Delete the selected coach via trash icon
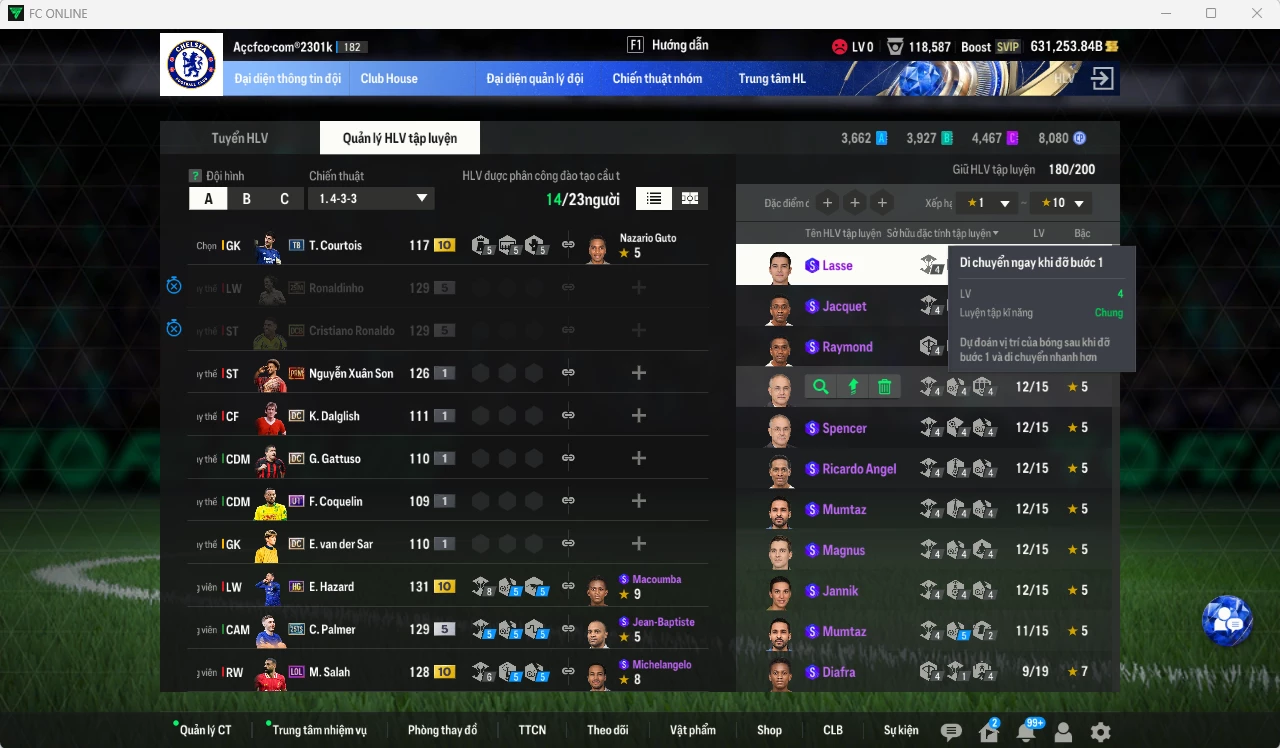Image resolution: width=1280 pixels, height=748 pixels. (884, 386)
